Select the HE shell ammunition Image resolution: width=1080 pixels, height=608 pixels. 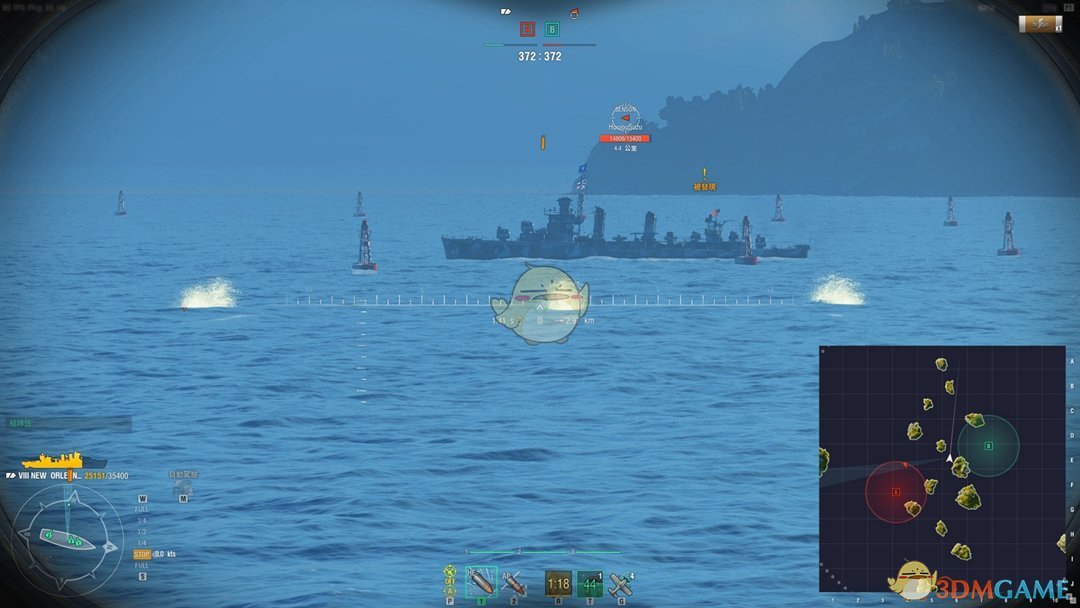click(482, 582)
